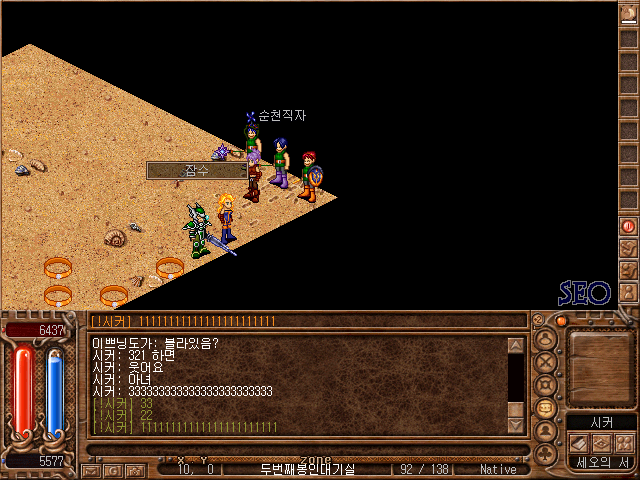Click the round shield emblem button
The width and height of the screenshot is (640, 480).
tap(546, 384)
